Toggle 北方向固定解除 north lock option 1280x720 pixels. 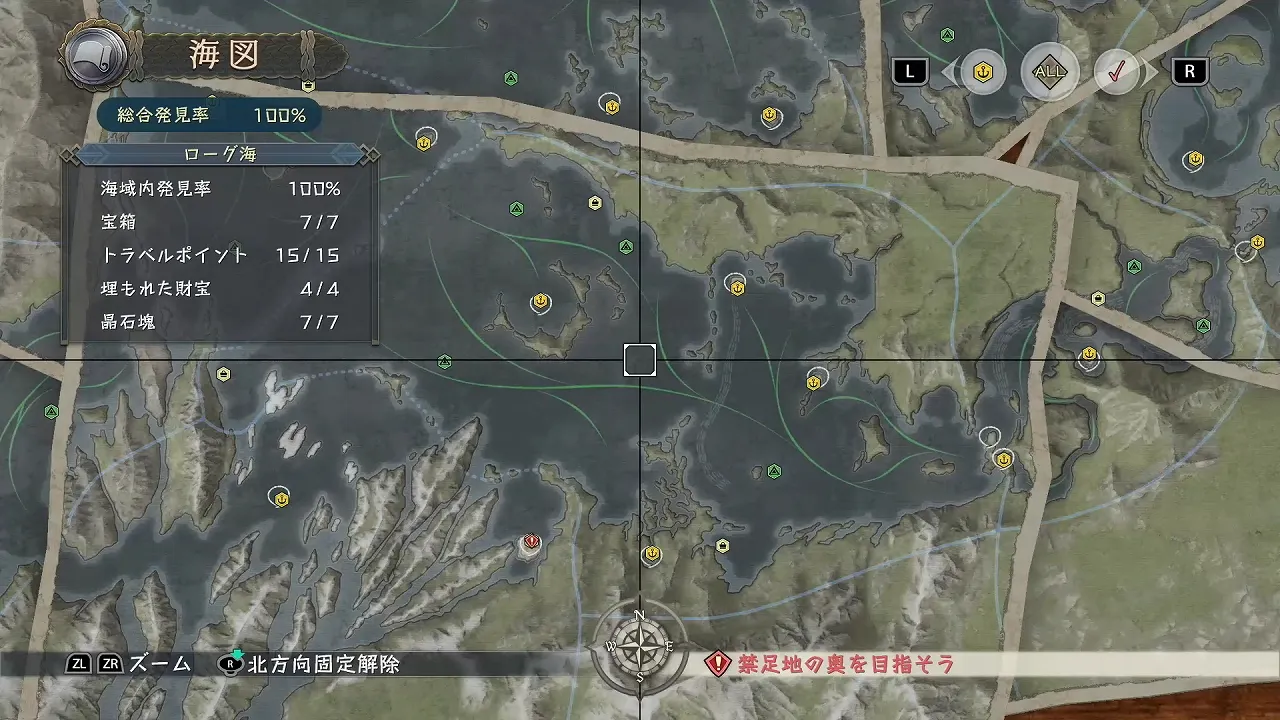[310, 661]
